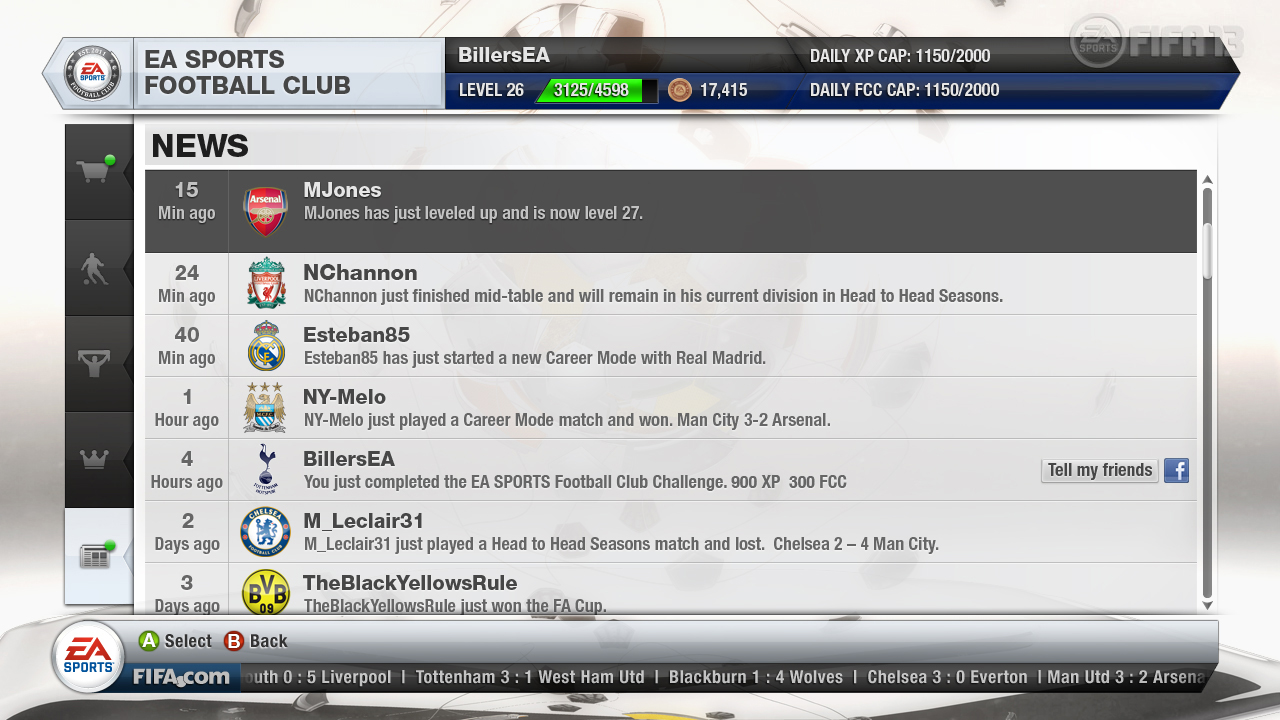Click the scrollbar down arrow

(1207, 606)
